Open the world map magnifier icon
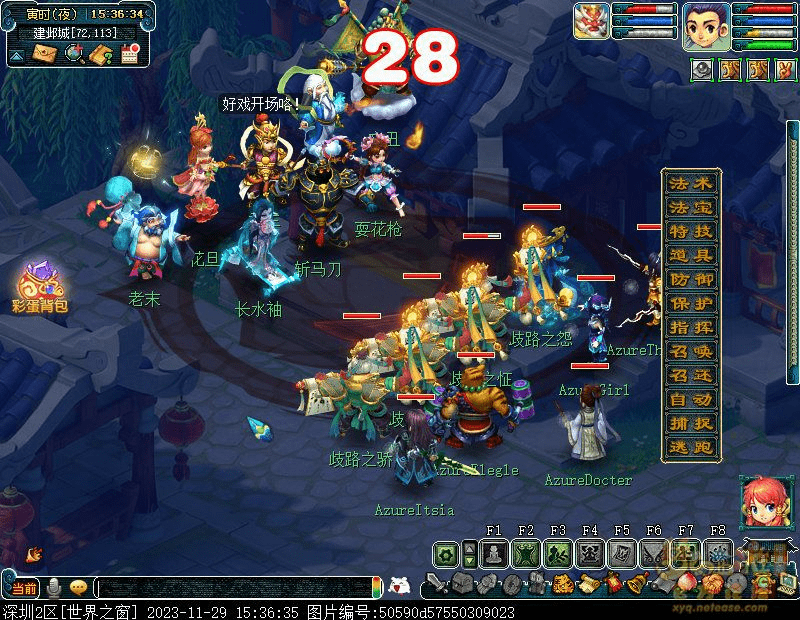The image size is (800, 620). click(74, 54)
